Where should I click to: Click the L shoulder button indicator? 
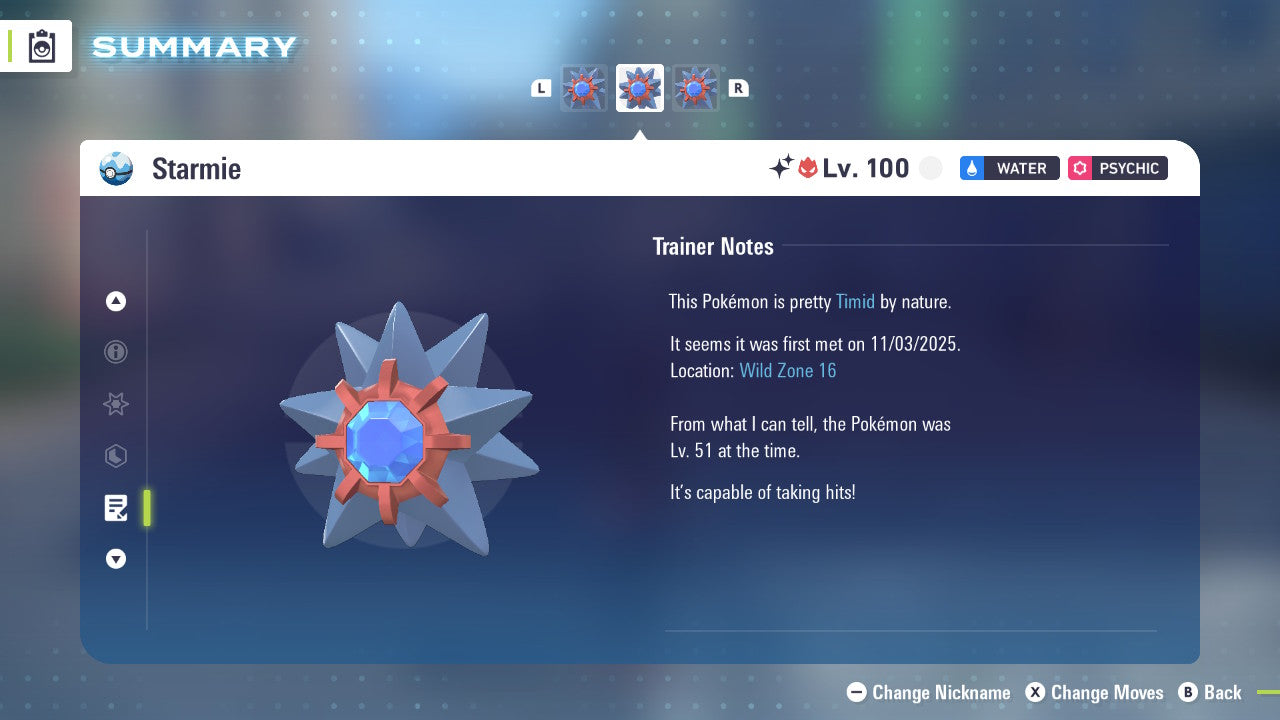[541, 88]
